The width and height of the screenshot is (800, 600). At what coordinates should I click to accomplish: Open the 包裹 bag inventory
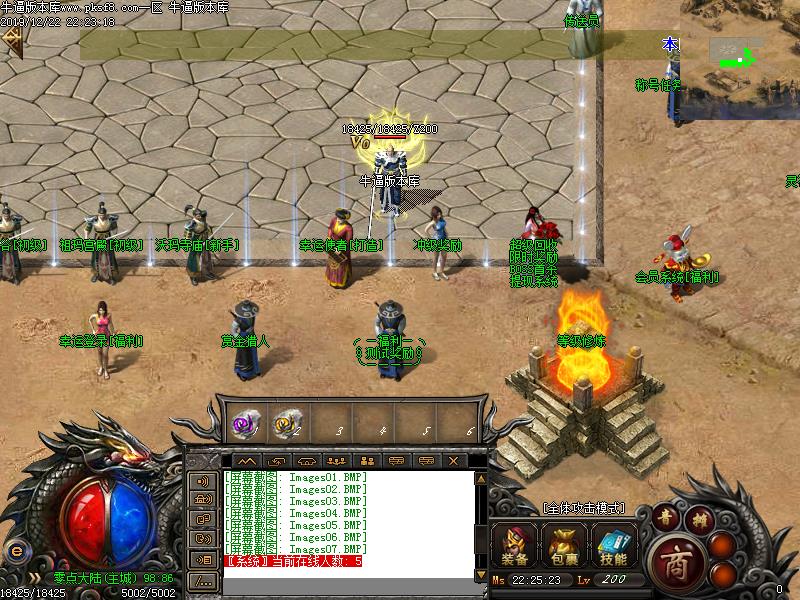[x=565, y=546]
